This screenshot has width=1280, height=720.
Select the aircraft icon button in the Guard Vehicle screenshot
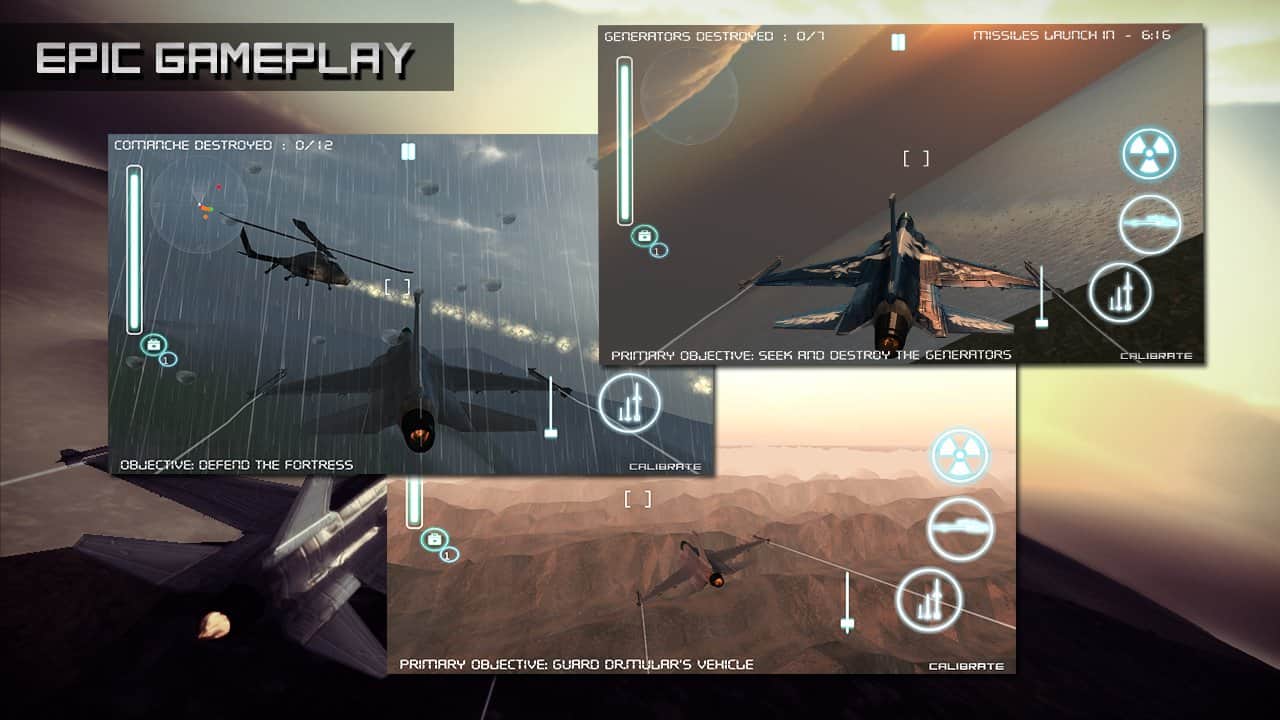pos(960,528)
